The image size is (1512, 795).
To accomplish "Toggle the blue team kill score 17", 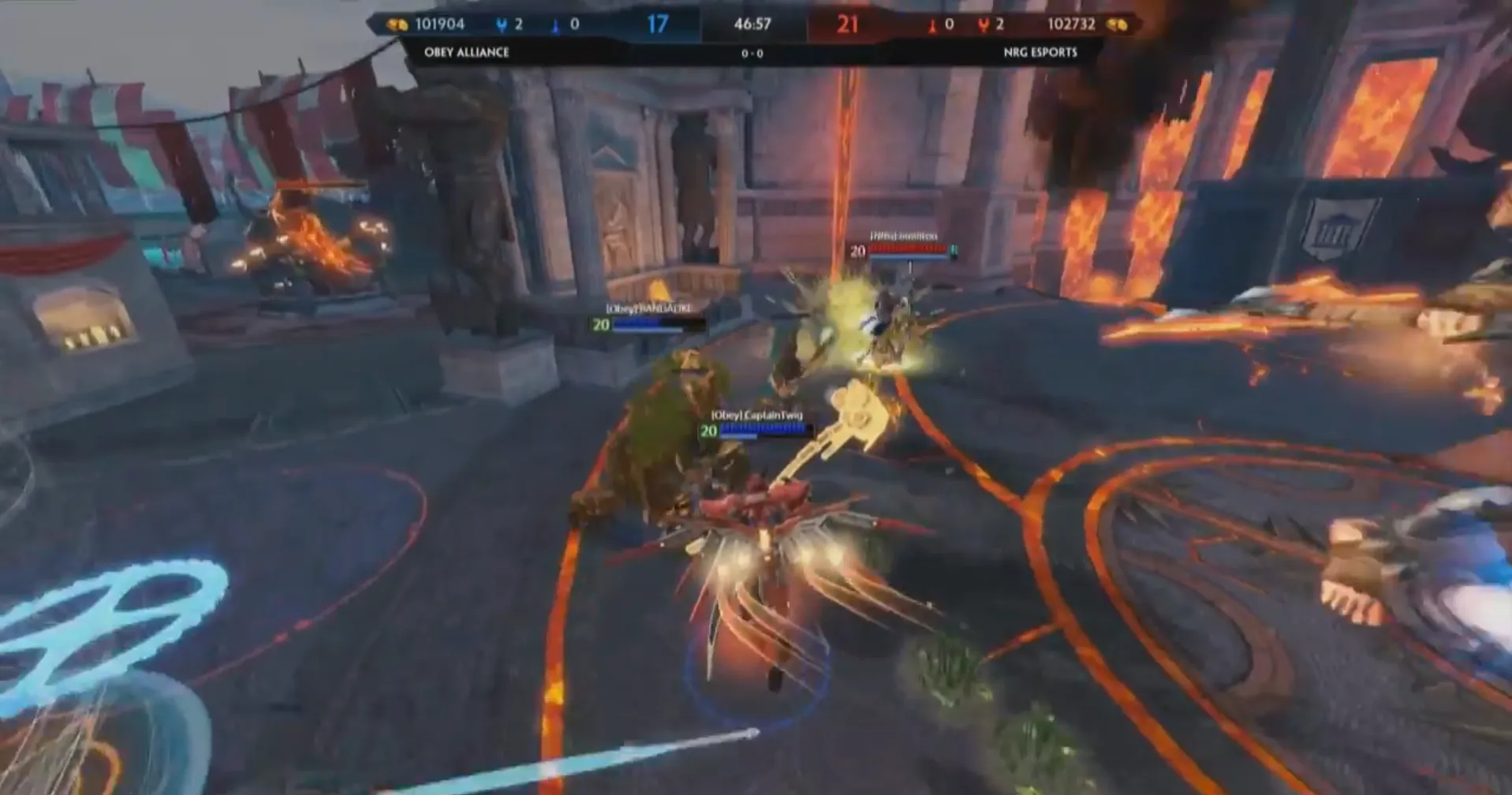I will [660, 24].
